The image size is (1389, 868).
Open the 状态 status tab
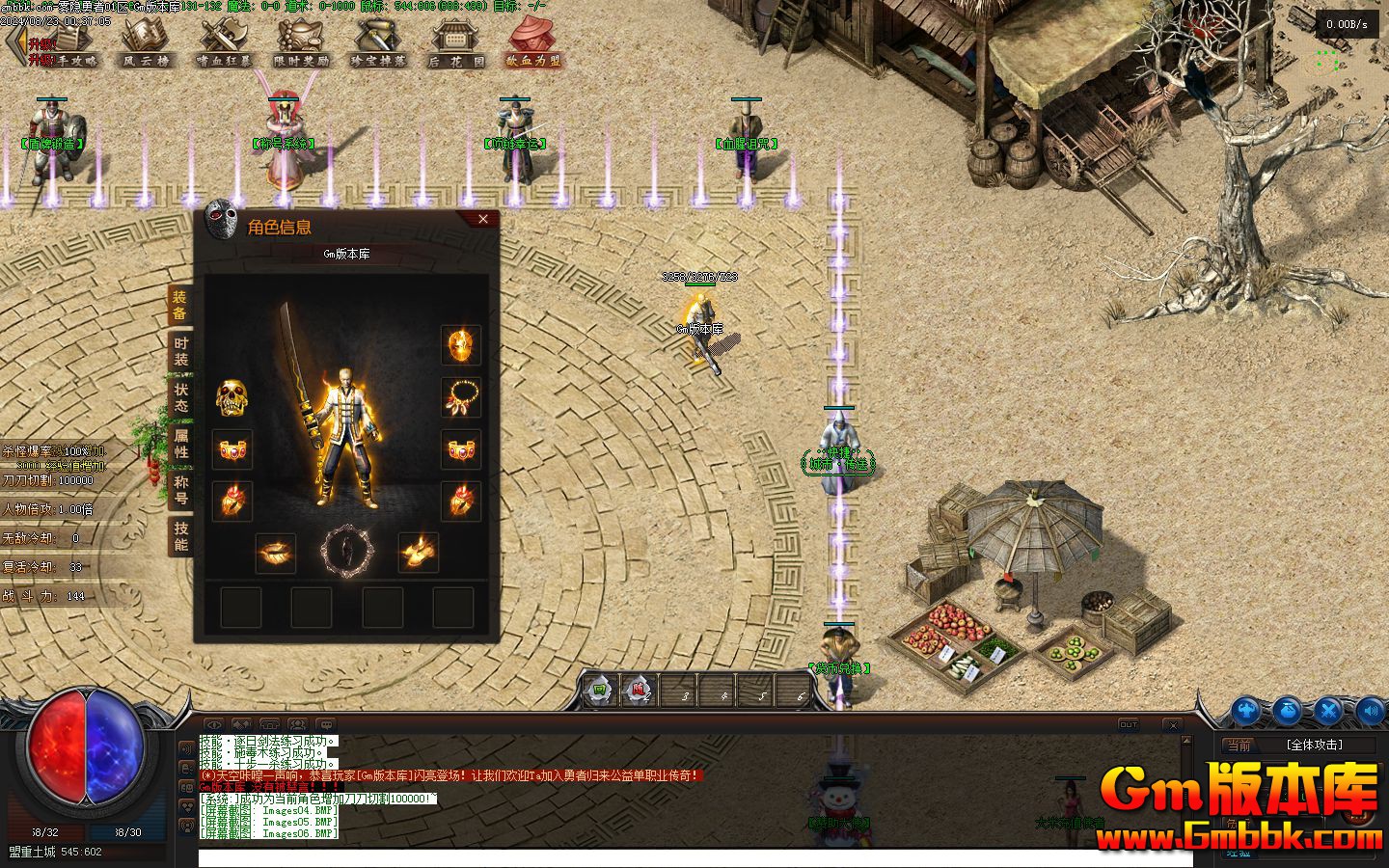coord(180,397)
